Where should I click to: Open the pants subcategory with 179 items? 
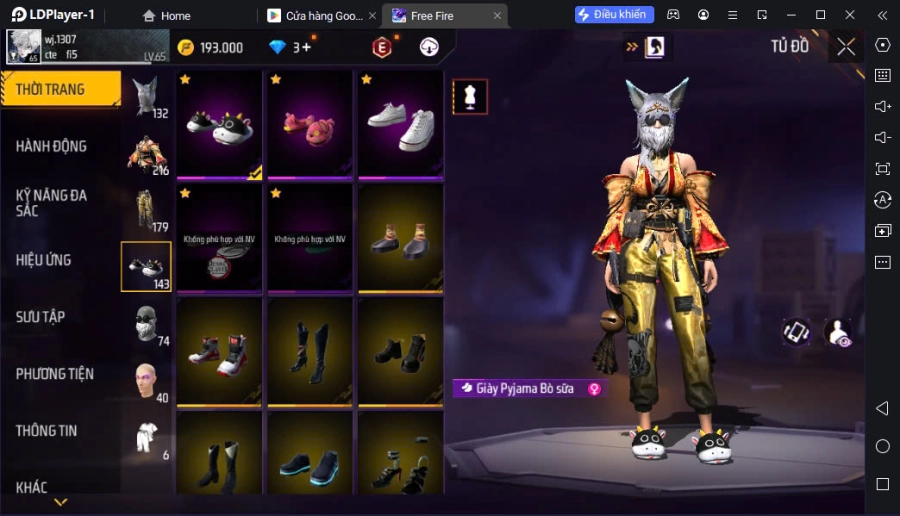tap(146, 210)
